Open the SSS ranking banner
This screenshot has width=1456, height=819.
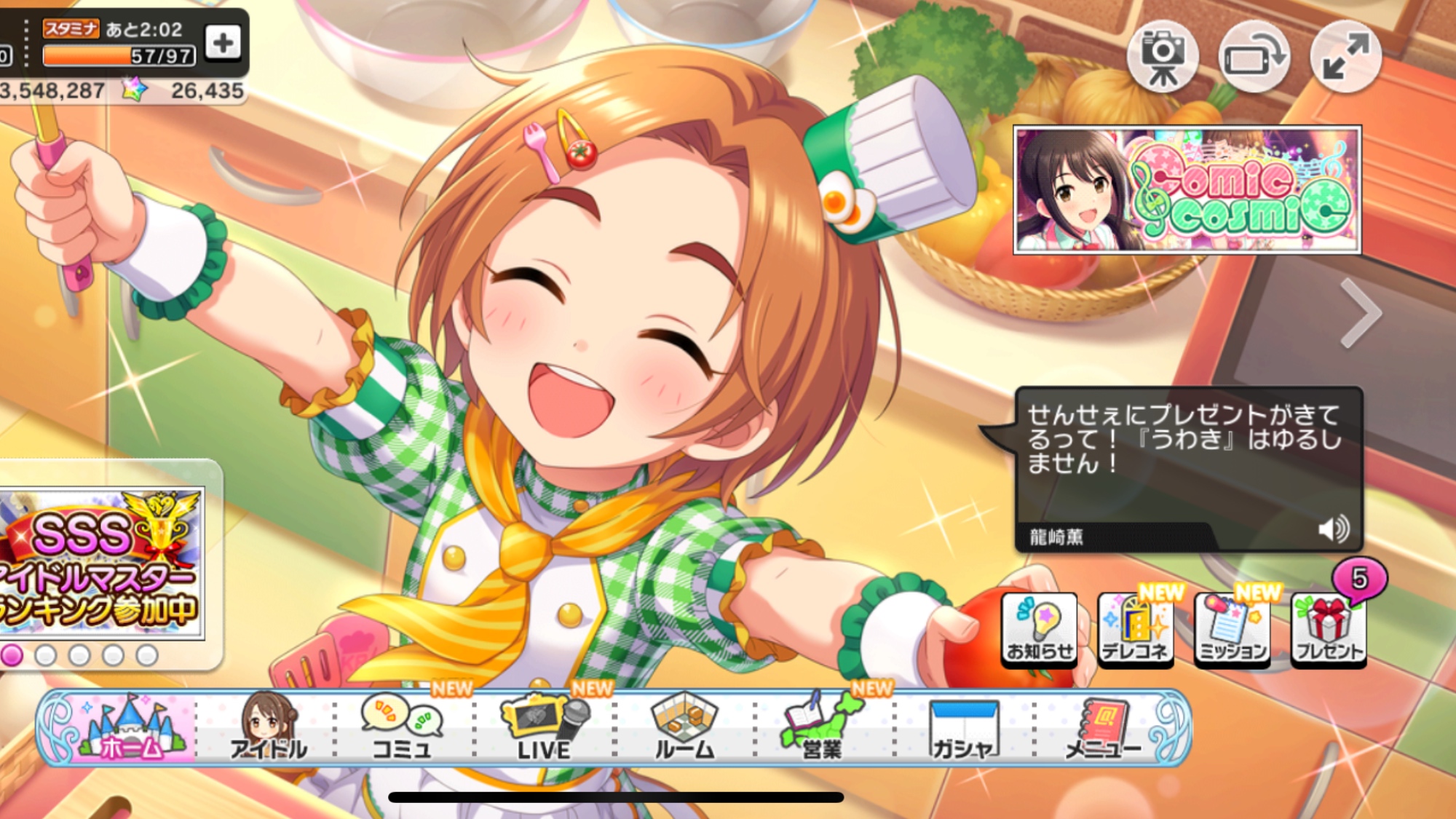(102, 563)
